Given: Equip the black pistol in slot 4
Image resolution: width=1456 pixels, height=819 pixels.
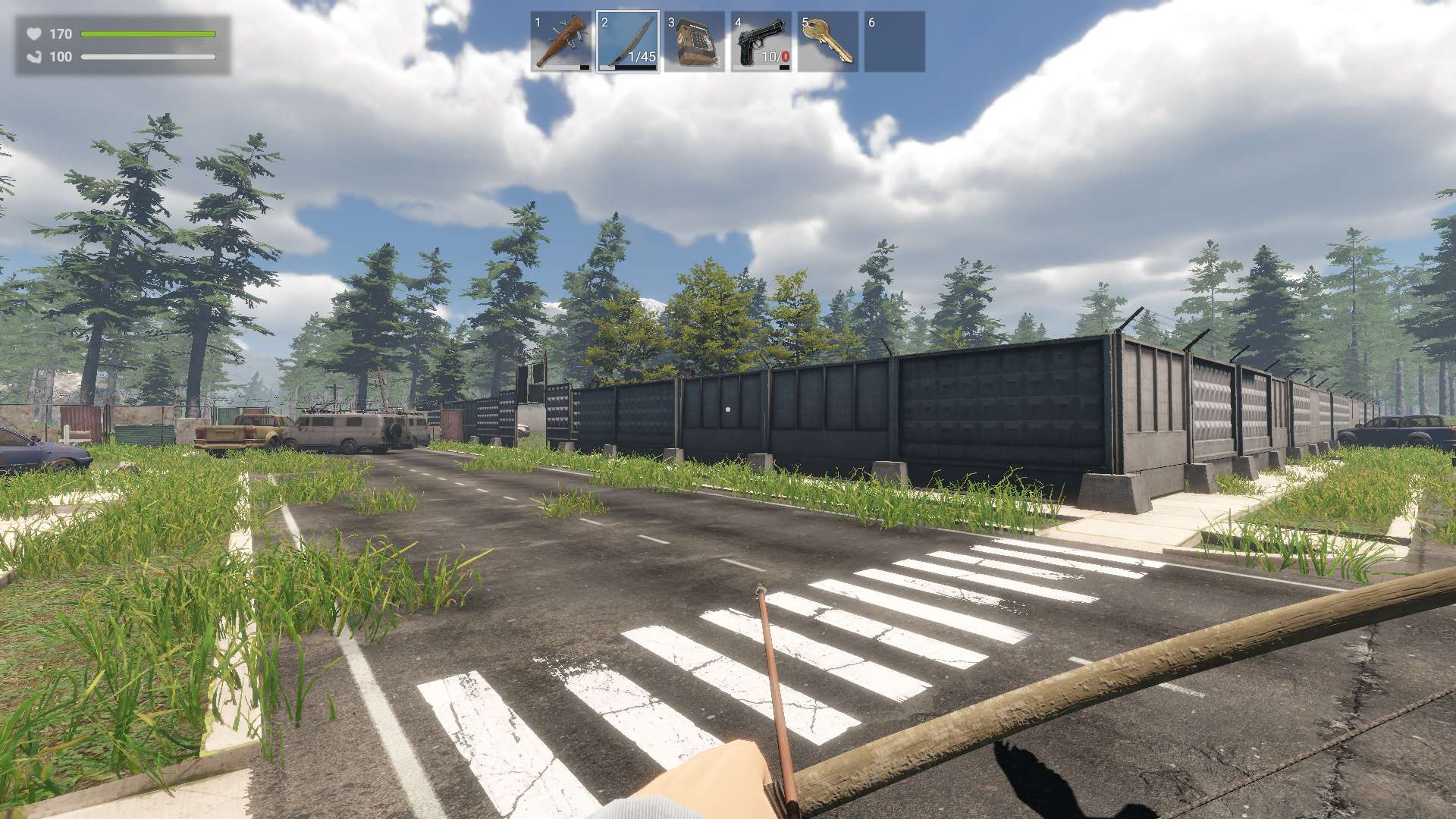Looking at the screenshot, I should pyautogui.click(x=761, y=42).
